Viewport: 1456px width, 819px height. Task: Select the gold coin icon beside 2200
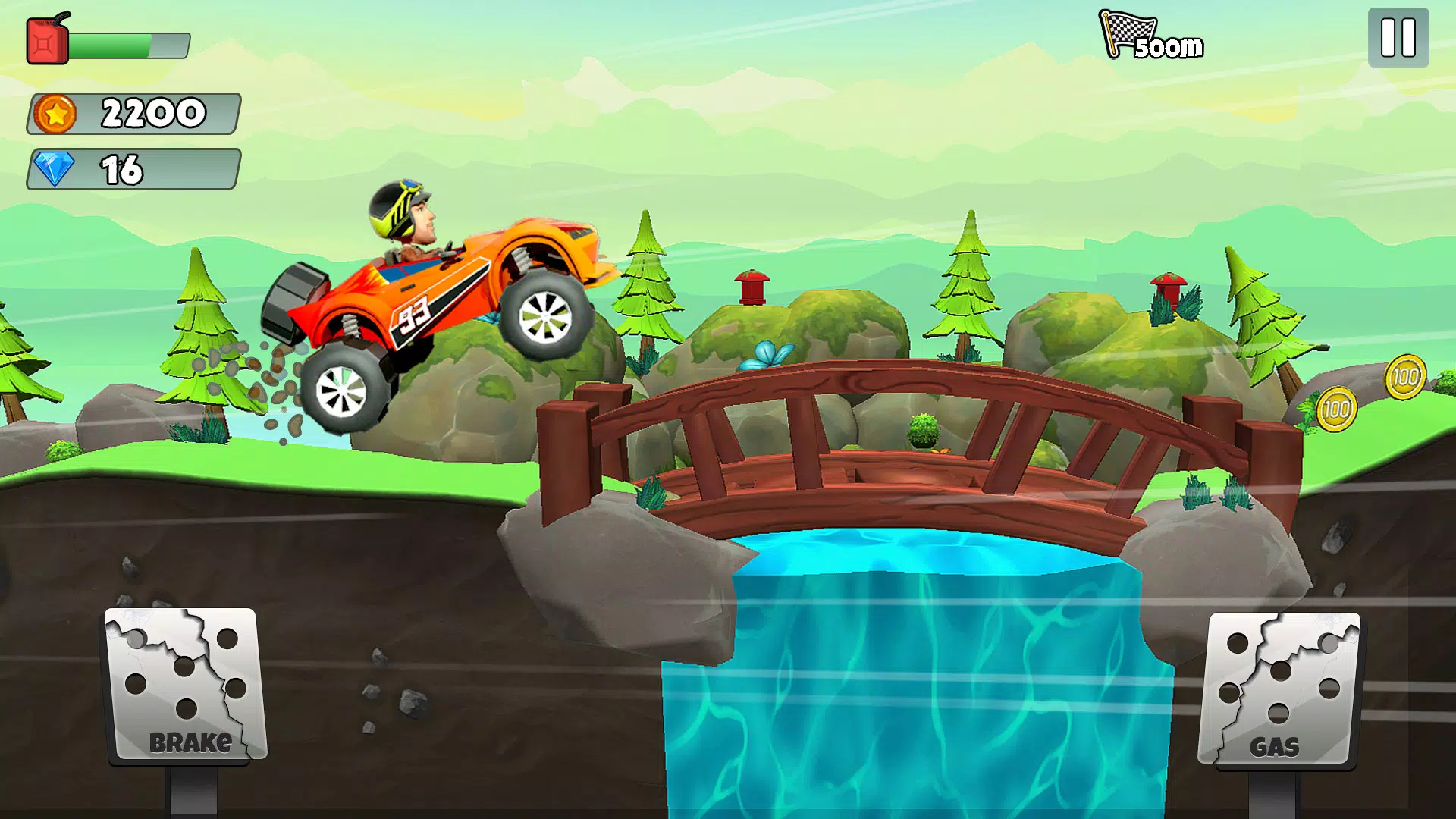(x=55, y=114)
